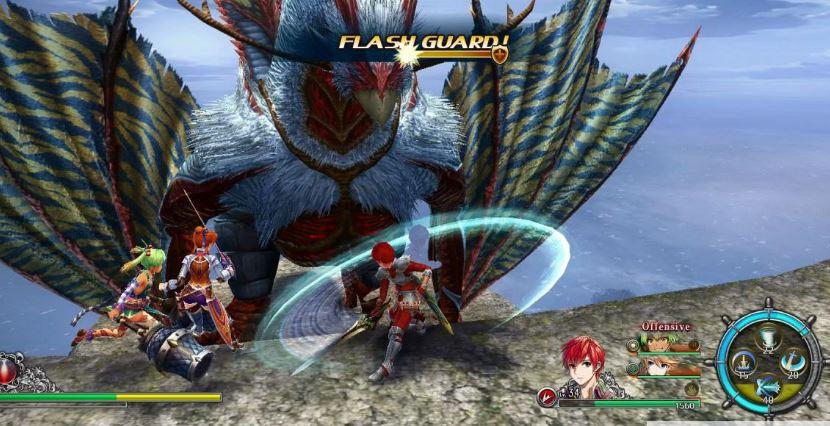Activate the whirlwind skill costing 22
830x426 pixels.
pyautogui.click(x=768, y=338)
